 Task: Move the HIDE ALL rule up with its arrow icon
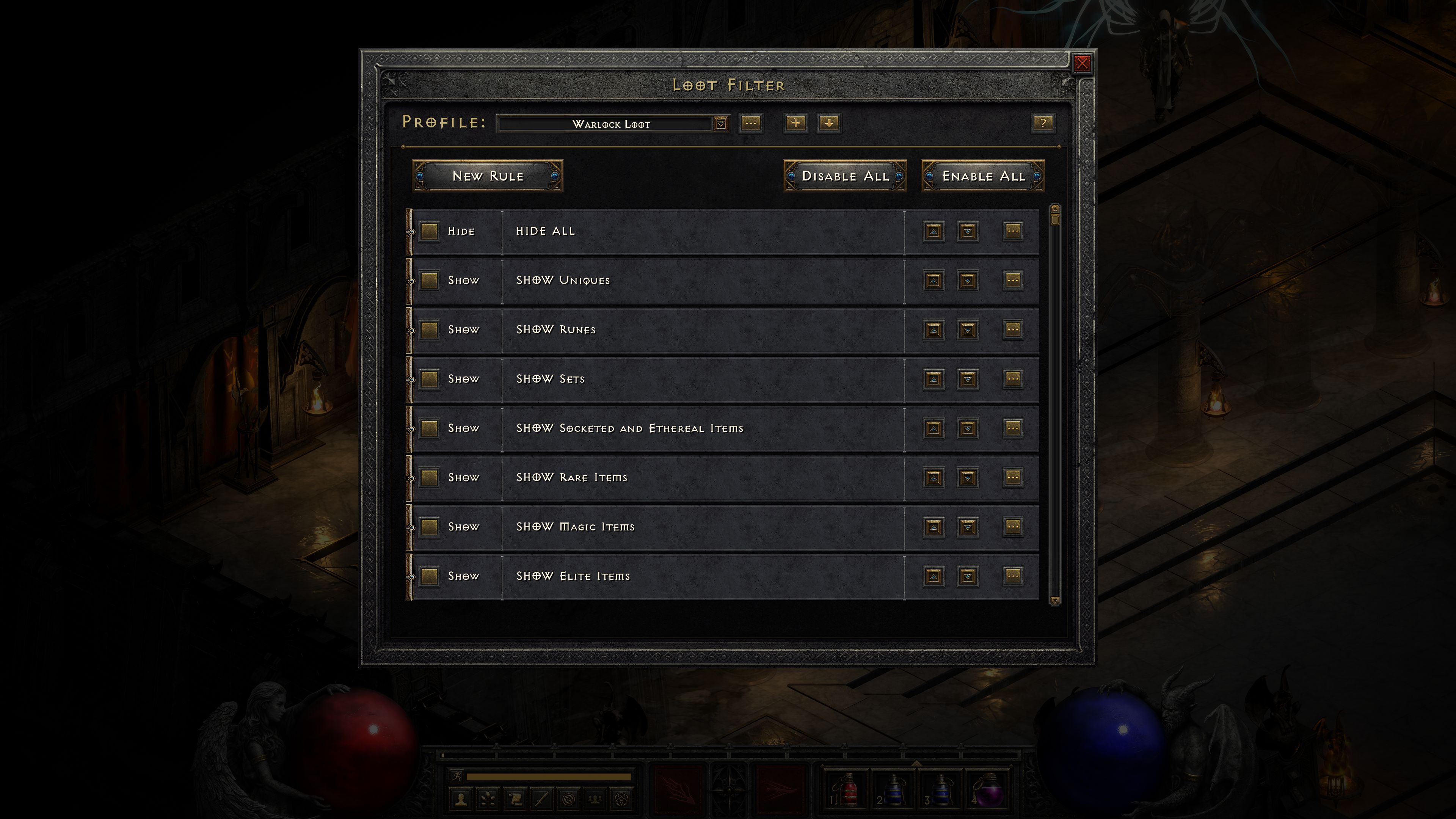(x=933, y=231)
